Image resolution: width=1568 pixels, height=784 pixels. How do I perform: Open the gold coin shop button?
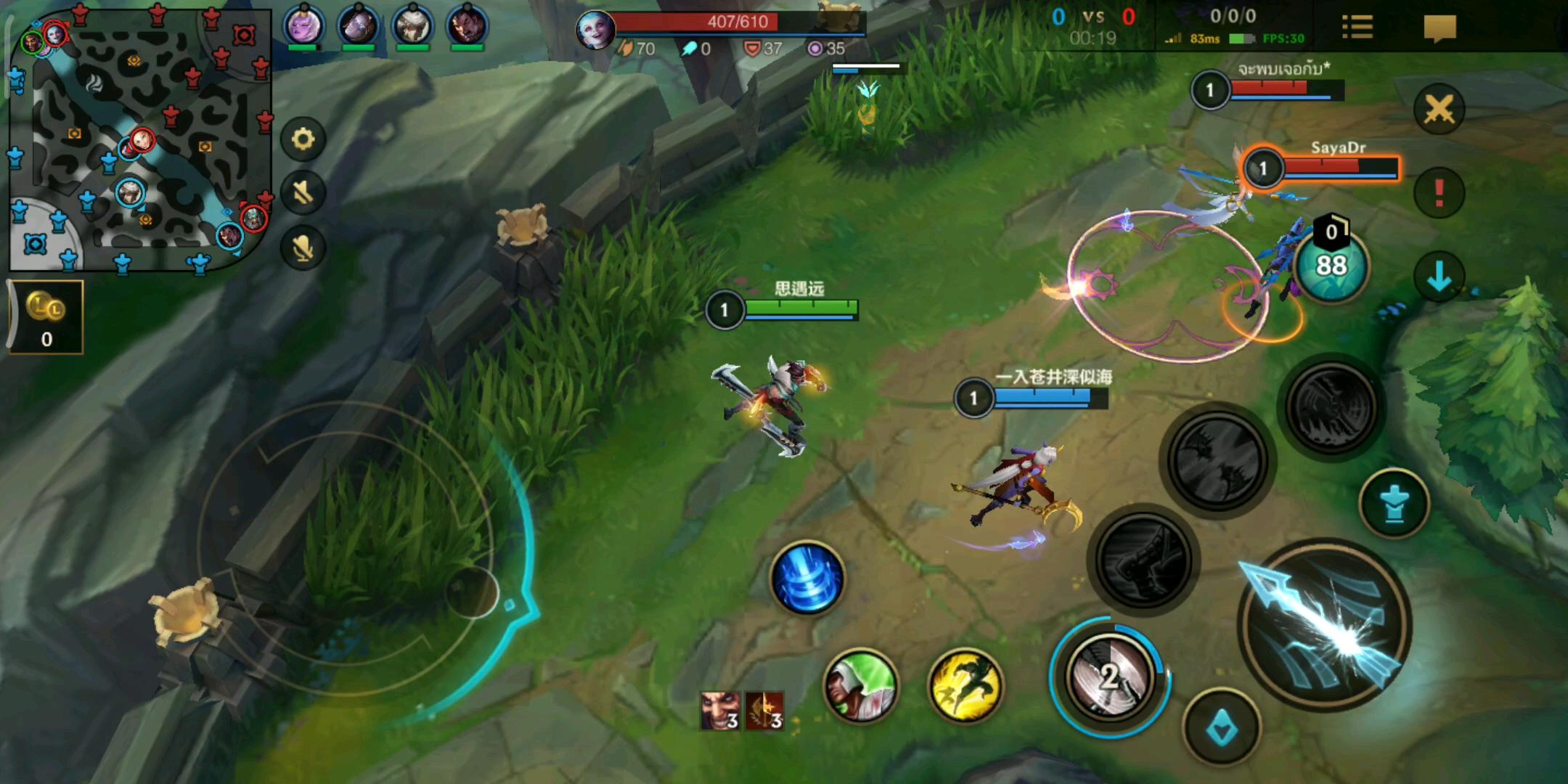[46, 317]
